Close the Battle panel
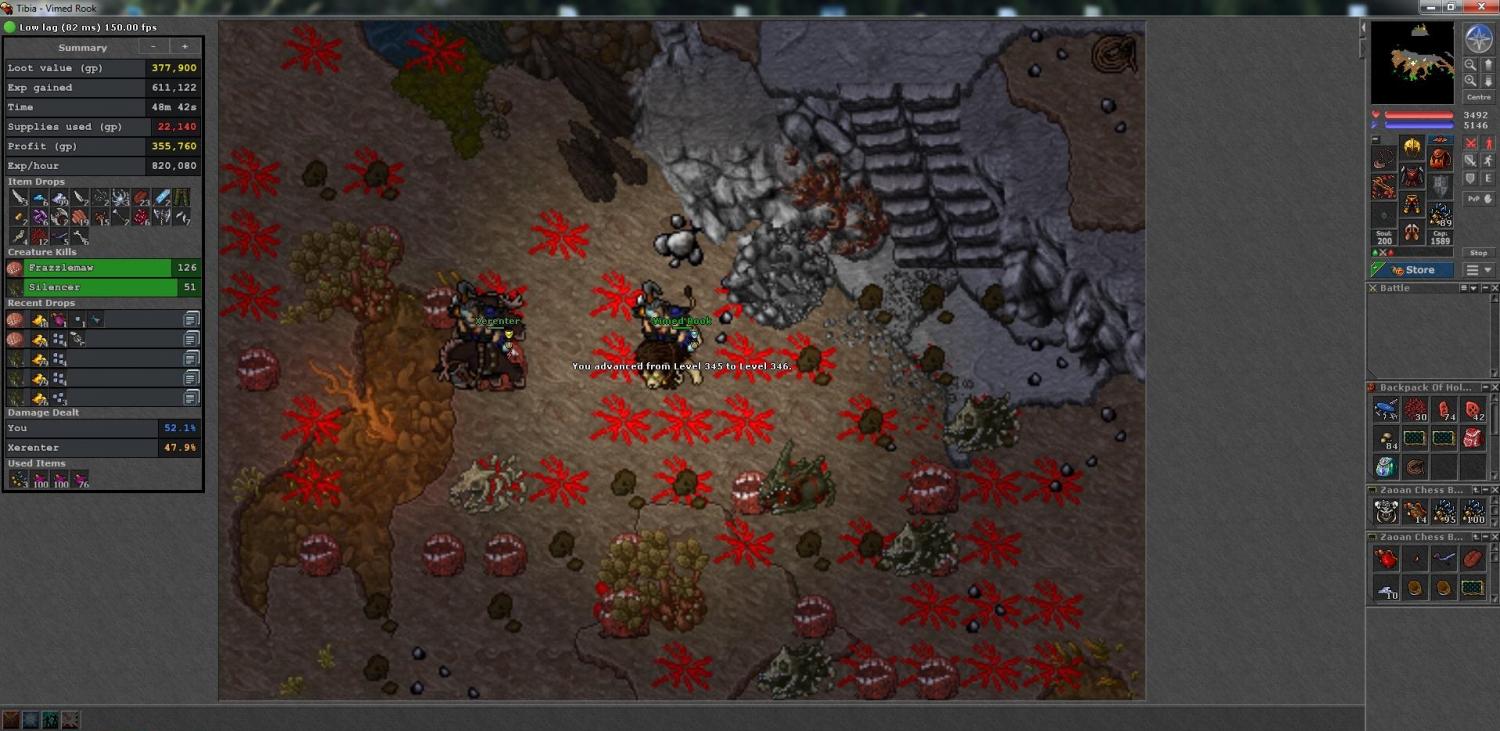 (1493, 288)
